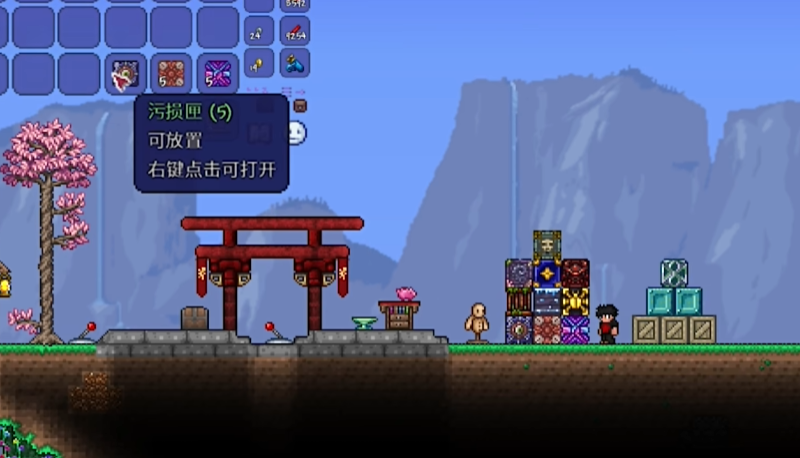Viewport: 800px width, 458px height.
Task: Choose the blue item in the ammo column
Action: (295, 64)
